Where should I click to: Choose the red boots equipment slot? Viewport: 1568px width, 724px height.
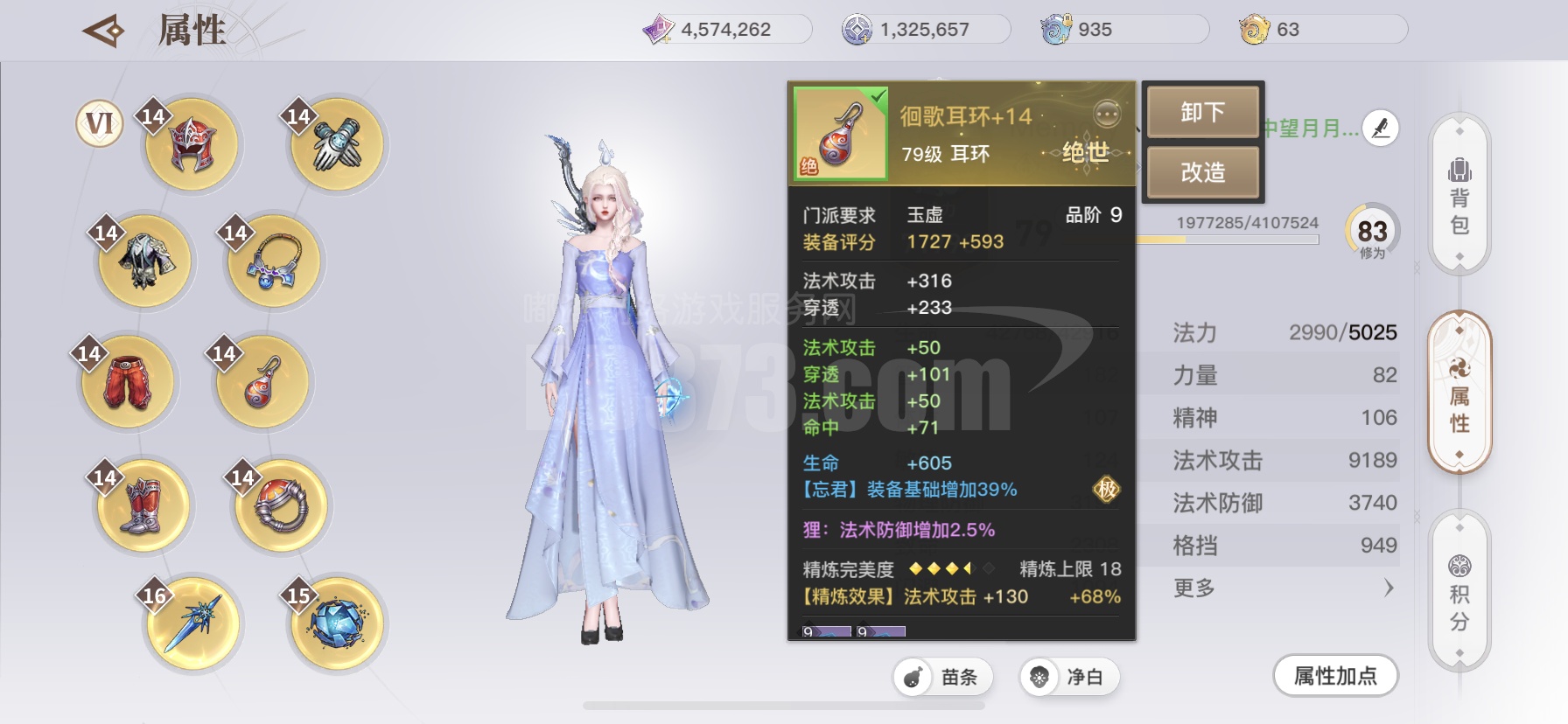(x=143, y=506)
